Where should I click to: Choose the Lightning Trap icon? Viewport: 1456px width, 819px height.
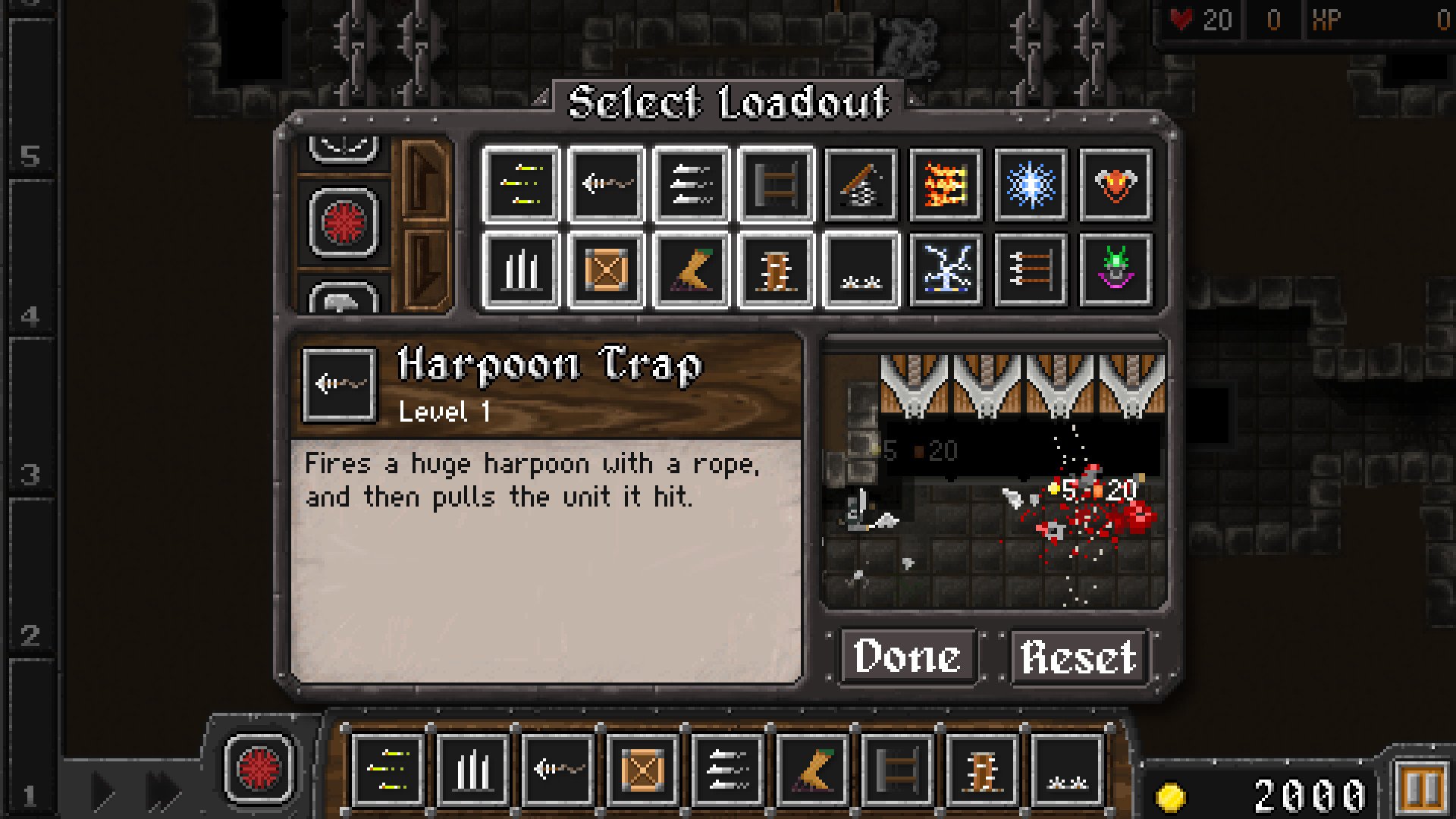[945, 270]
